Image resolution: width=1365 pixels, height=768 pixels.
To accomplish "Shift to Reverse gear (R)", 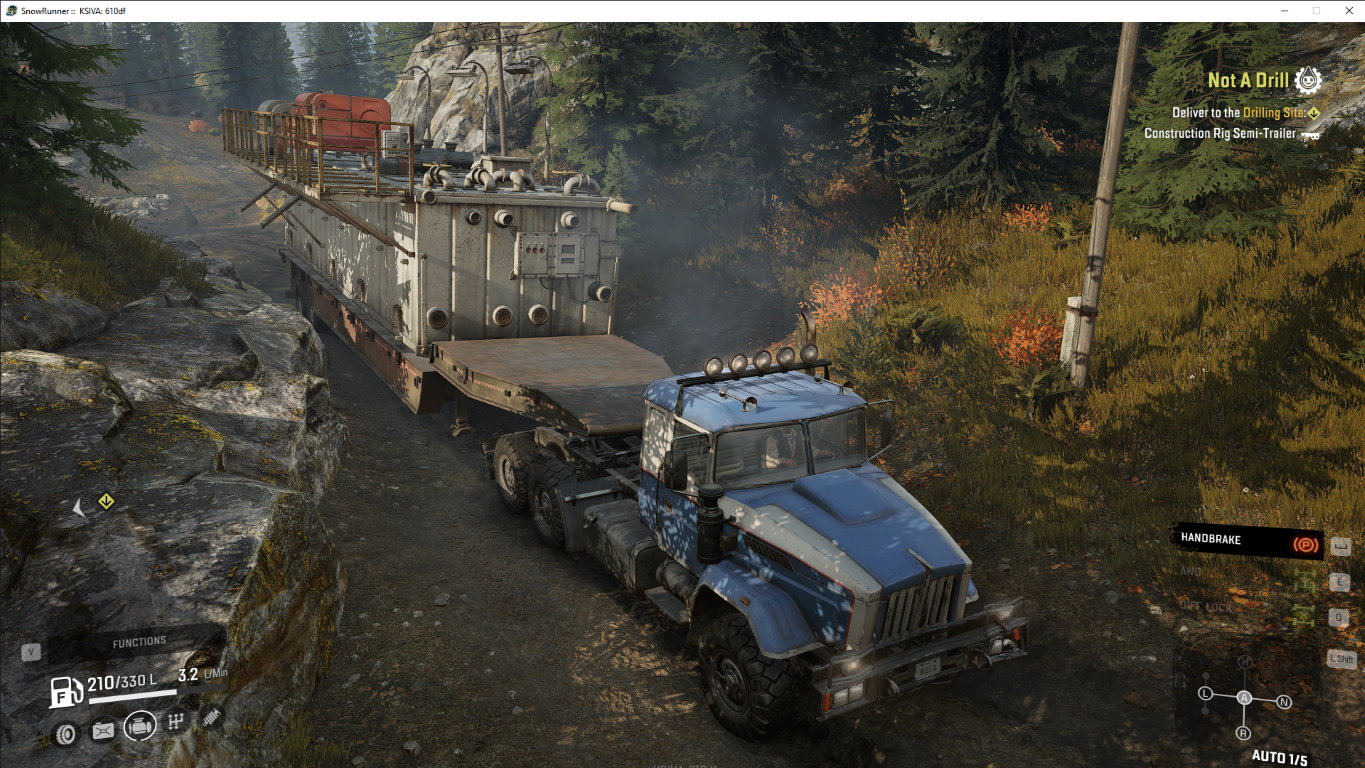I will 1243,734.
